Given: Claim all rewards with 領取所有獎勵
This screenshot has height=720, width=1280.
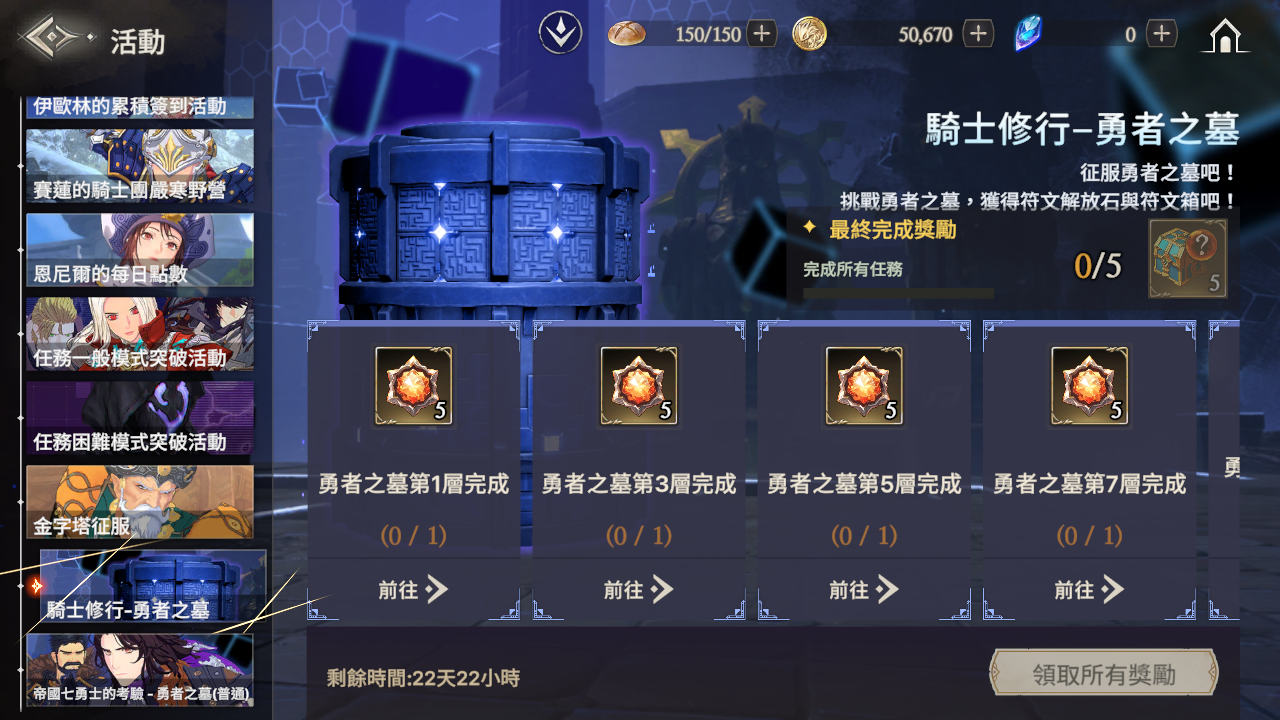Looking at the screenshot, I should (x=1103, y=674).
